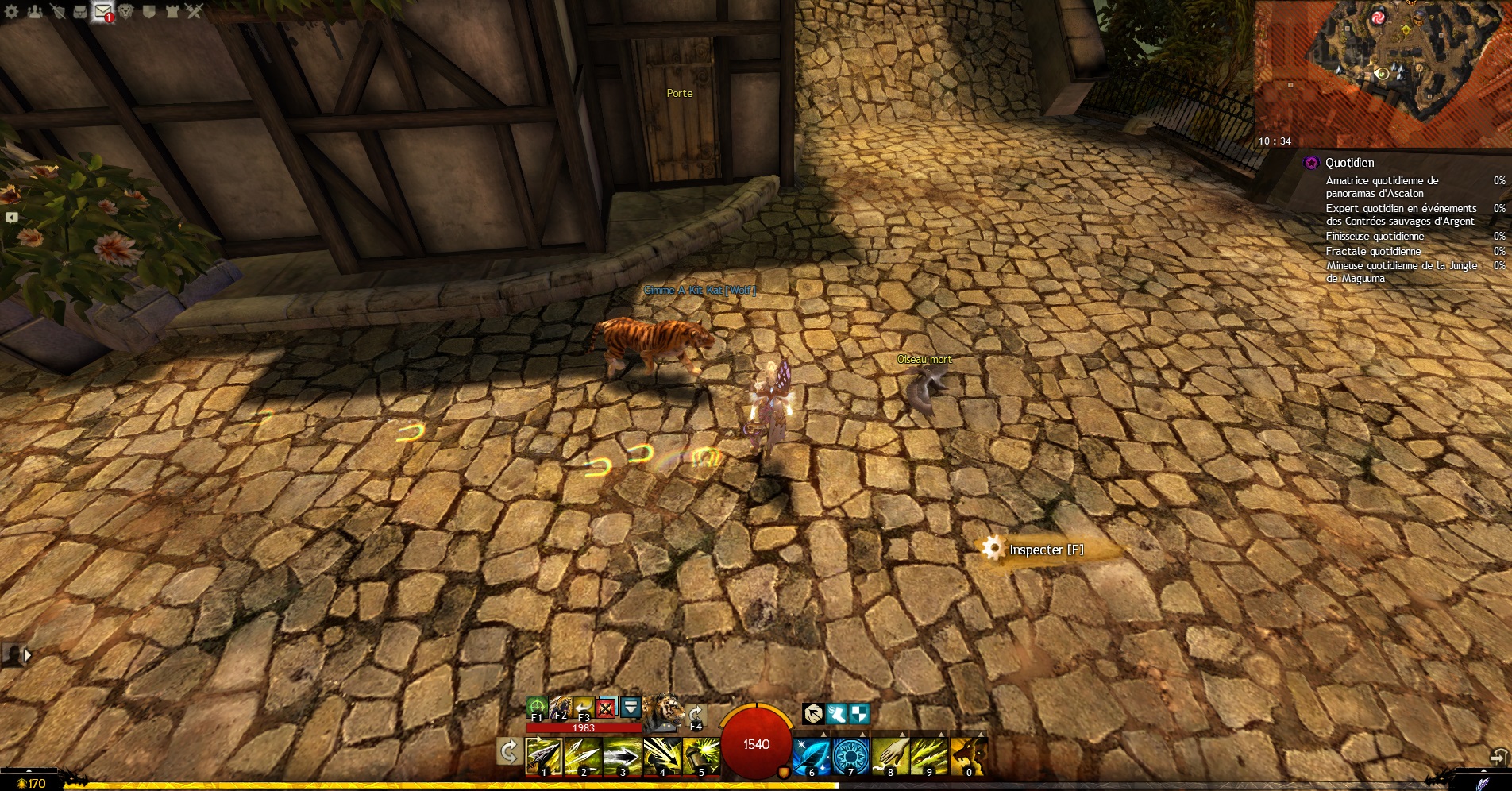Activate the frost circle utility skill
This screenshot has width=1512, height=791.
click(850, 755)
